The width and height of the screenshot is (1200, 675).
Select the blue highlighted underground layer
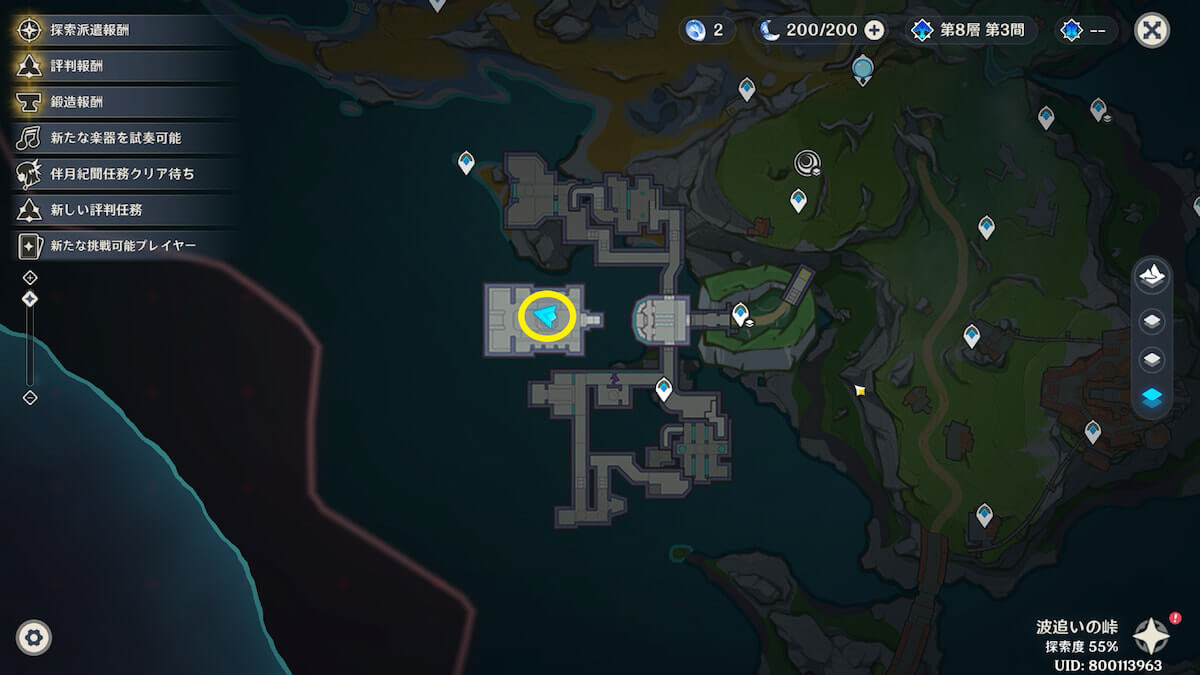1152,398
